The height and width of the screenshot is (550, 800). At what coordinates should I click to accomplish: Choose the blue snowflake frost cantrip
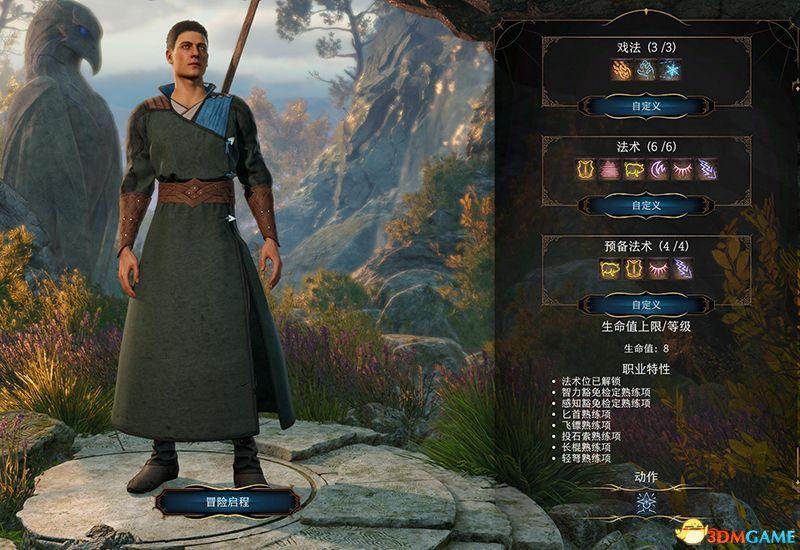coord(672,70)
